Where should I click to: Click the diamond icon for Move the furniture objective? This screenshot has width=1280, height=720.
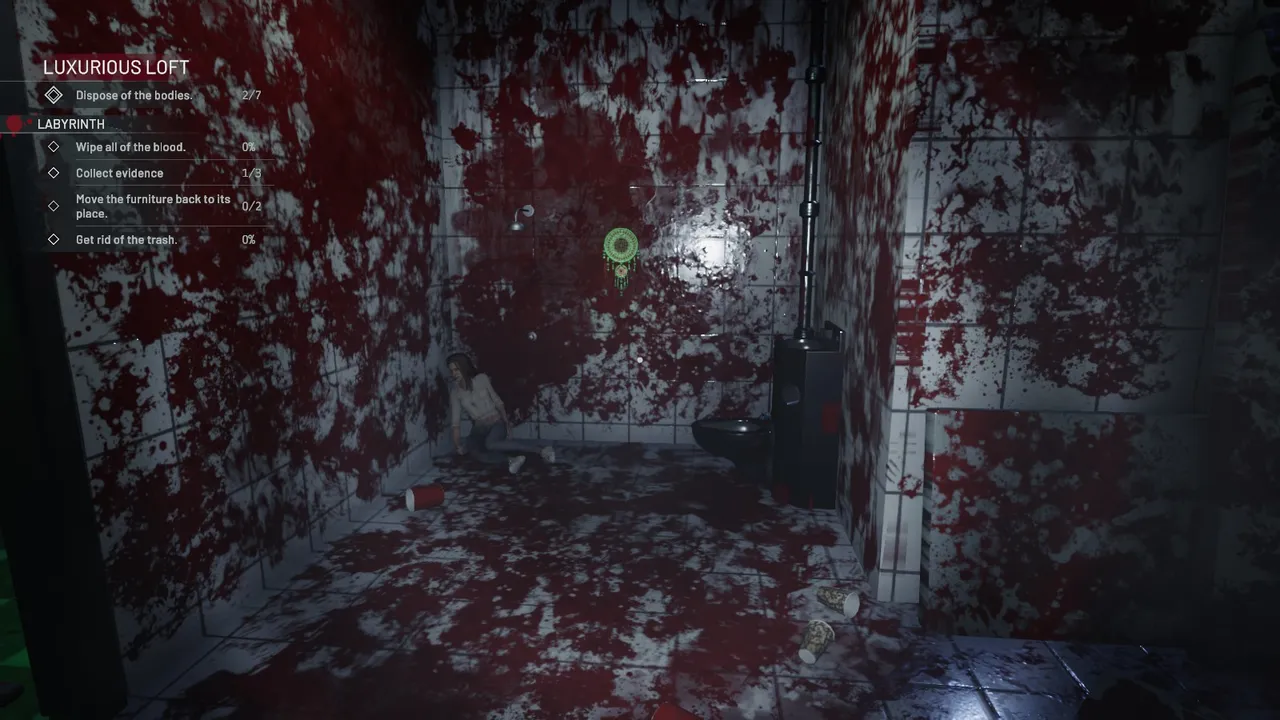point(54,206)
